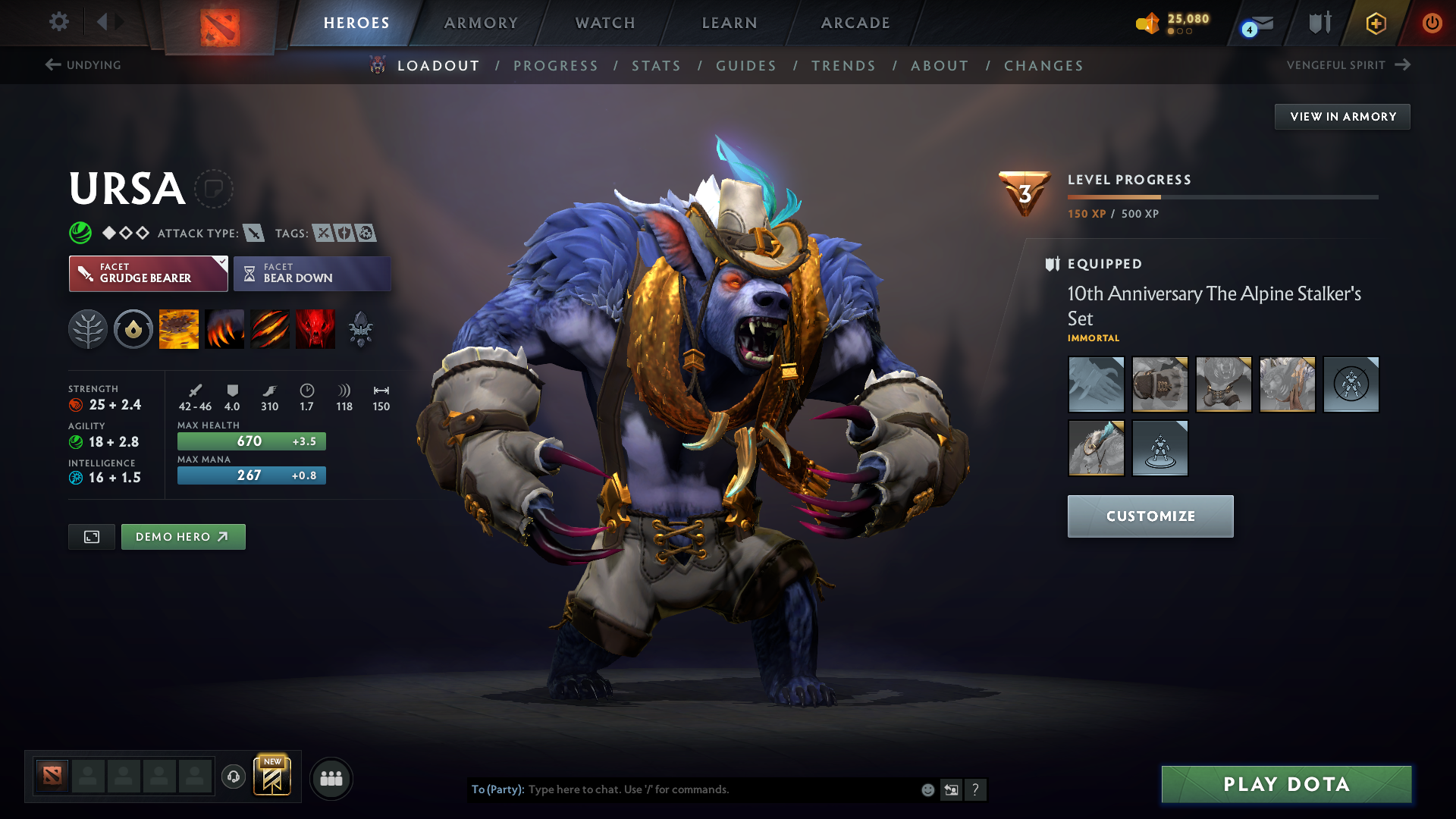Select the Earthshock ability icon

pyautogui.click(x=178, y=329)
